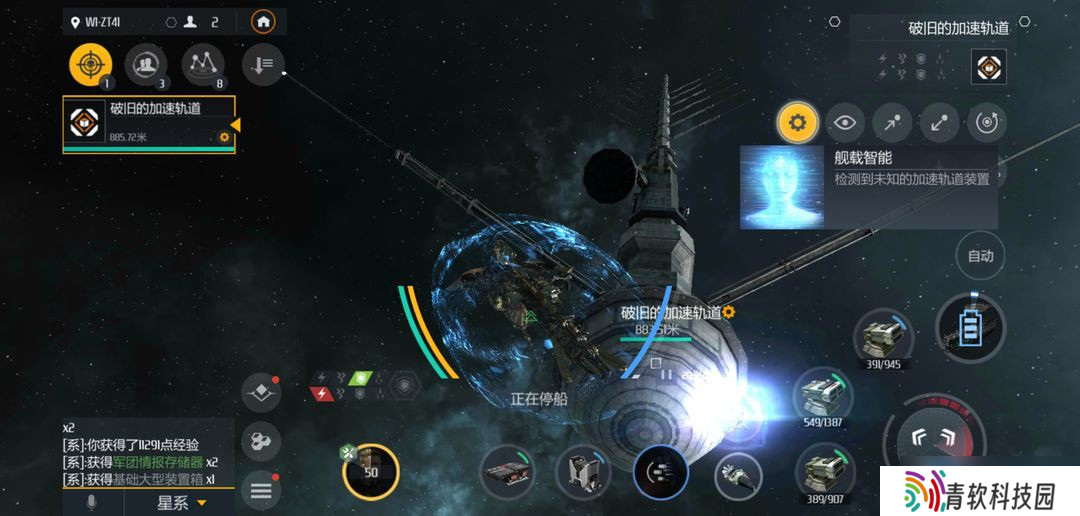This screenshot has width=1080, height=516.
Task: Switch to the pilots overview filter
Action: (x=147, y=65)
